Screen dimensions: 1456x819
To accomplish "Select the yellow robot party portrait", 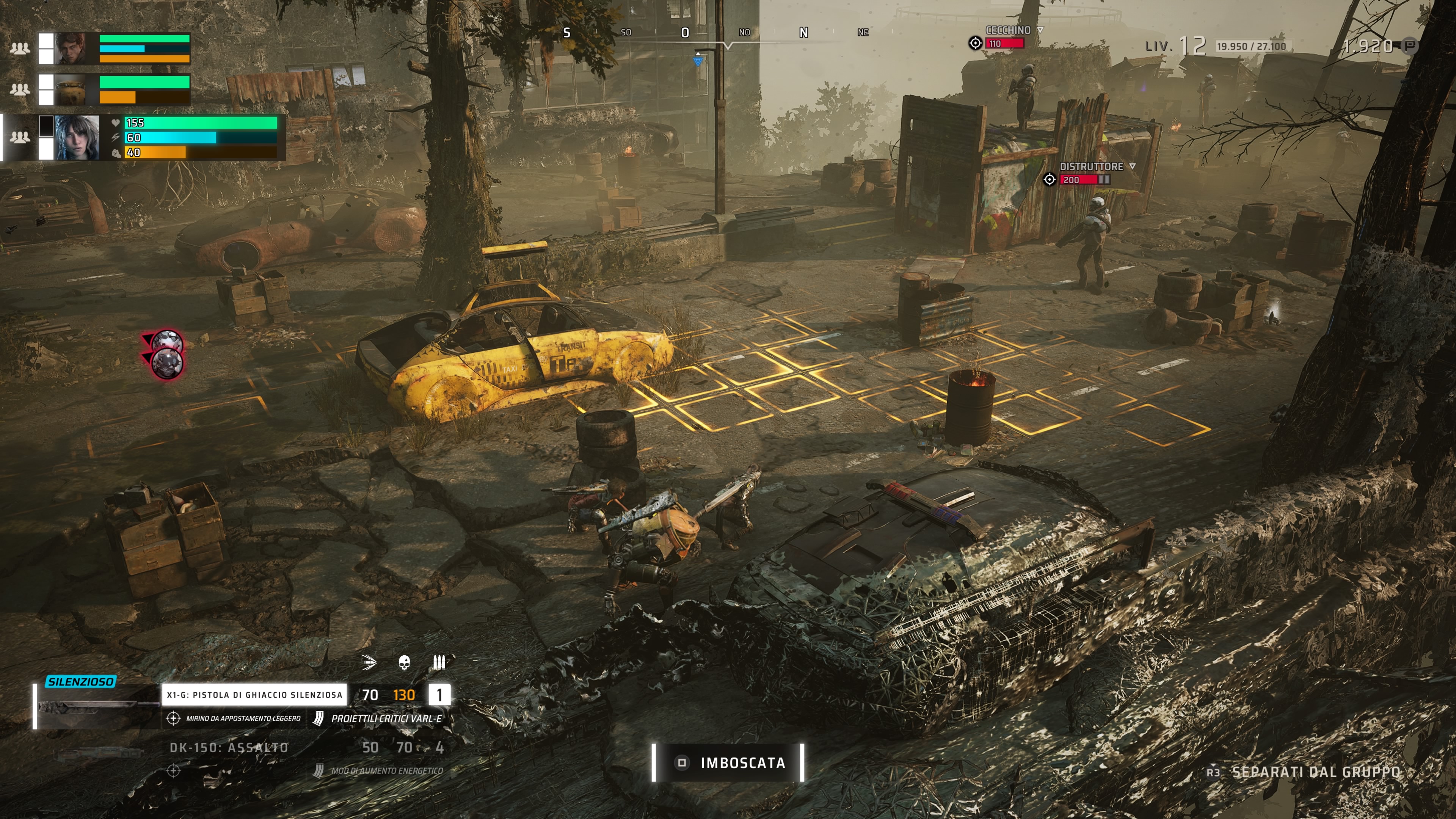I will pos(70,90).
